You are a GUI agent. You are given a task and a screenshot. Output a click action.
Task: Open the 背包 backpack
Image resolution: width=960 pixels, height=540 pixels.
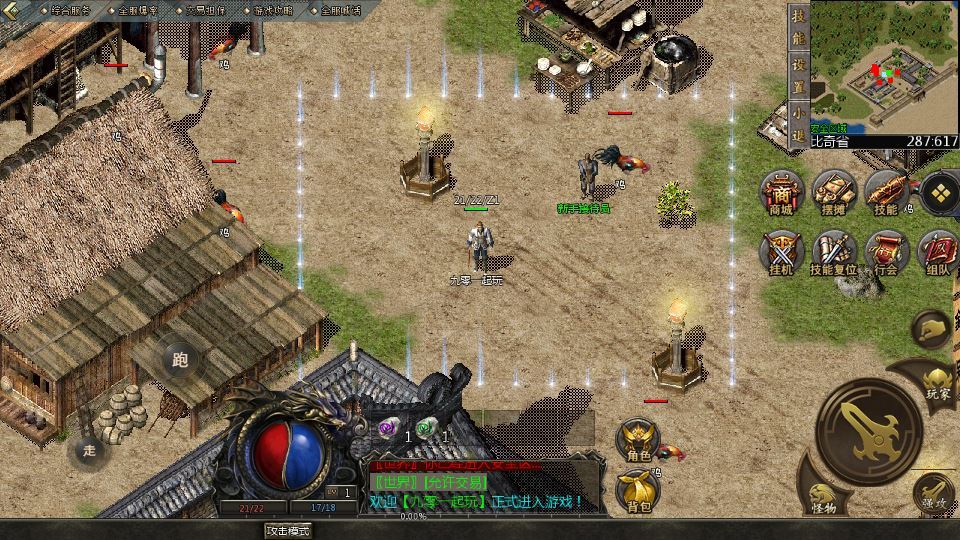638,490
